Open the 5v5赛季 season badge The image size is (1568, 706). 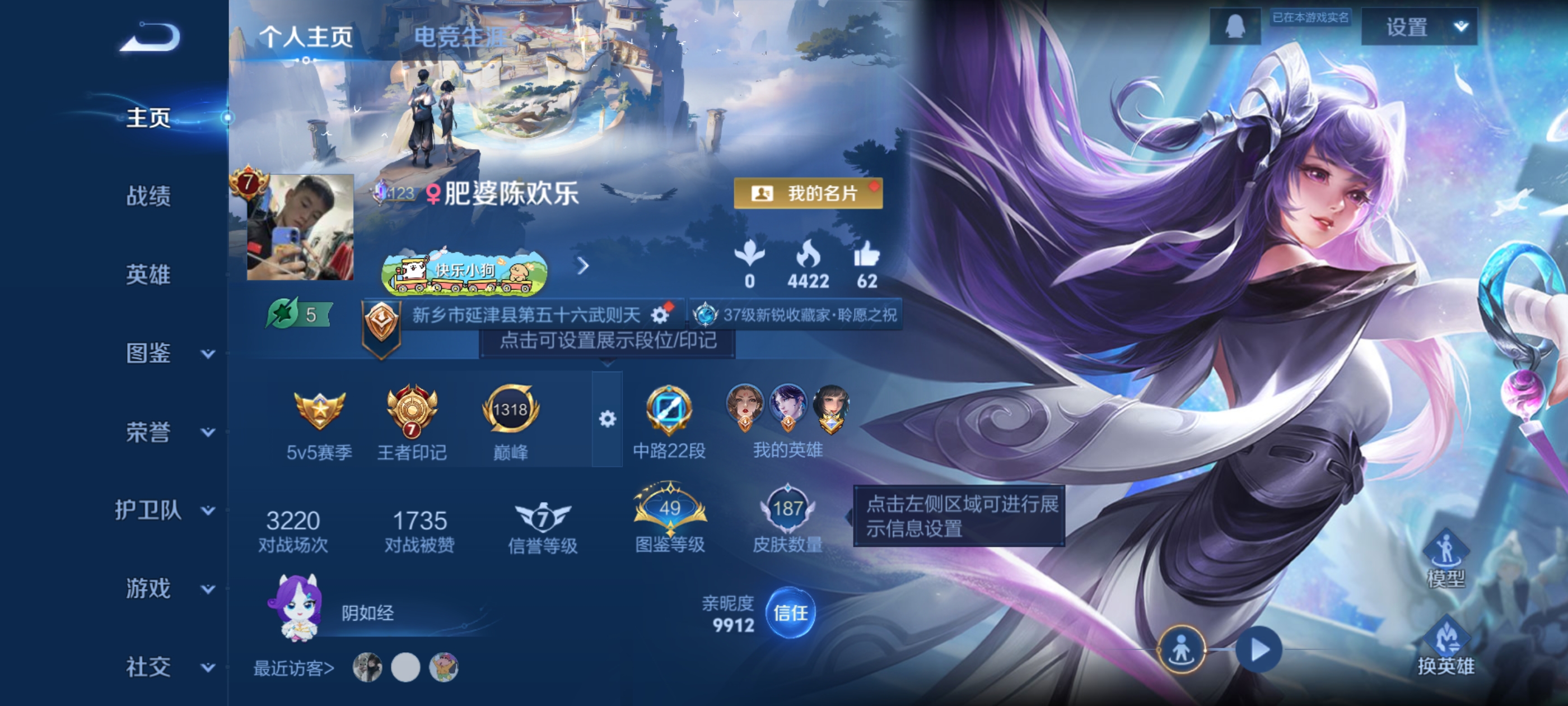pos(319,413)
